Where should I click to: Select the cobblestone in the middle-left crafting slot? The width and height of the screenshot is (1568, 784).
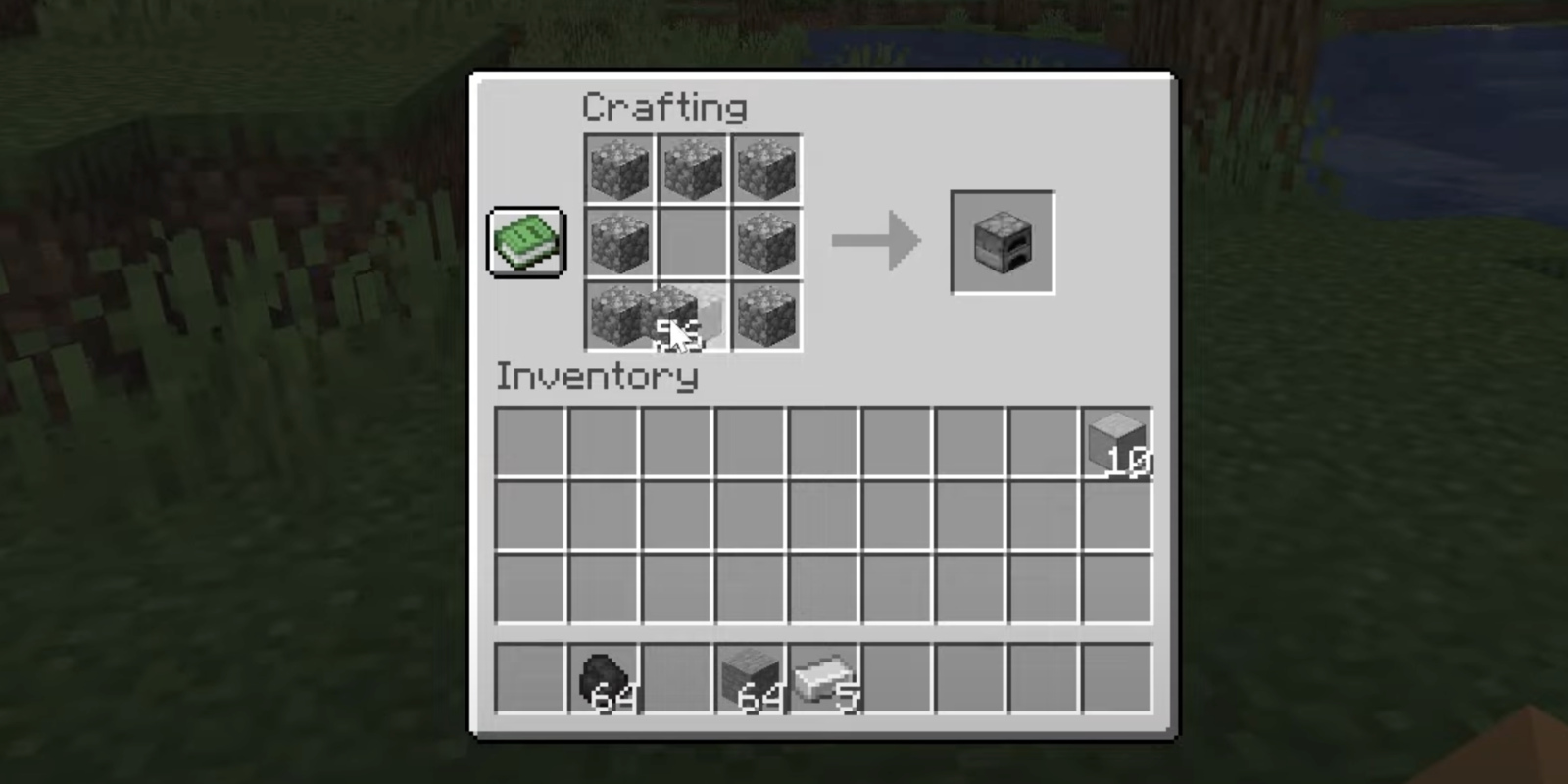tap(620, 242)
